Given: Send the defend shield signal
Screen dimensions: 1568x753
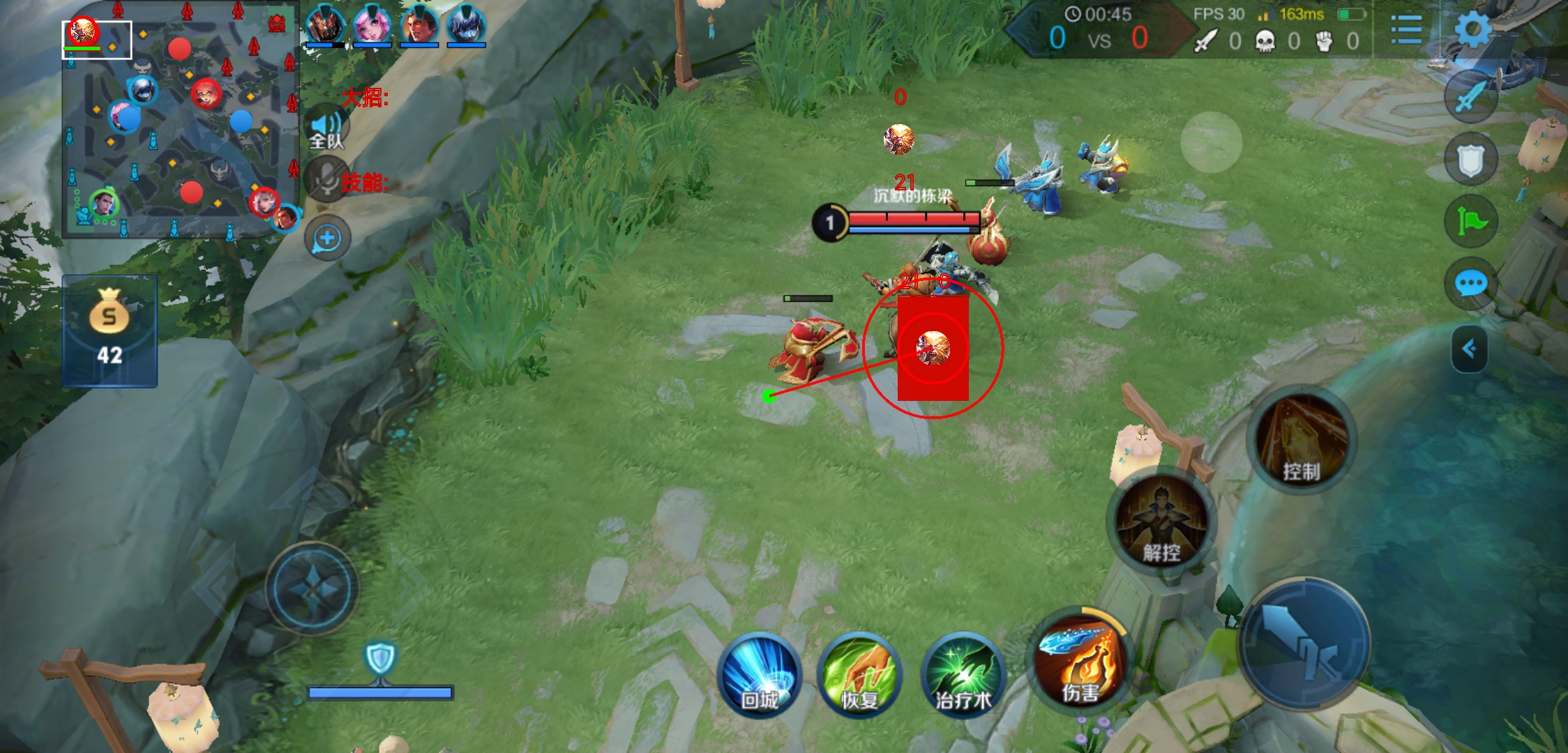Looking at the screenshot, I should [x=1470, y=160].
